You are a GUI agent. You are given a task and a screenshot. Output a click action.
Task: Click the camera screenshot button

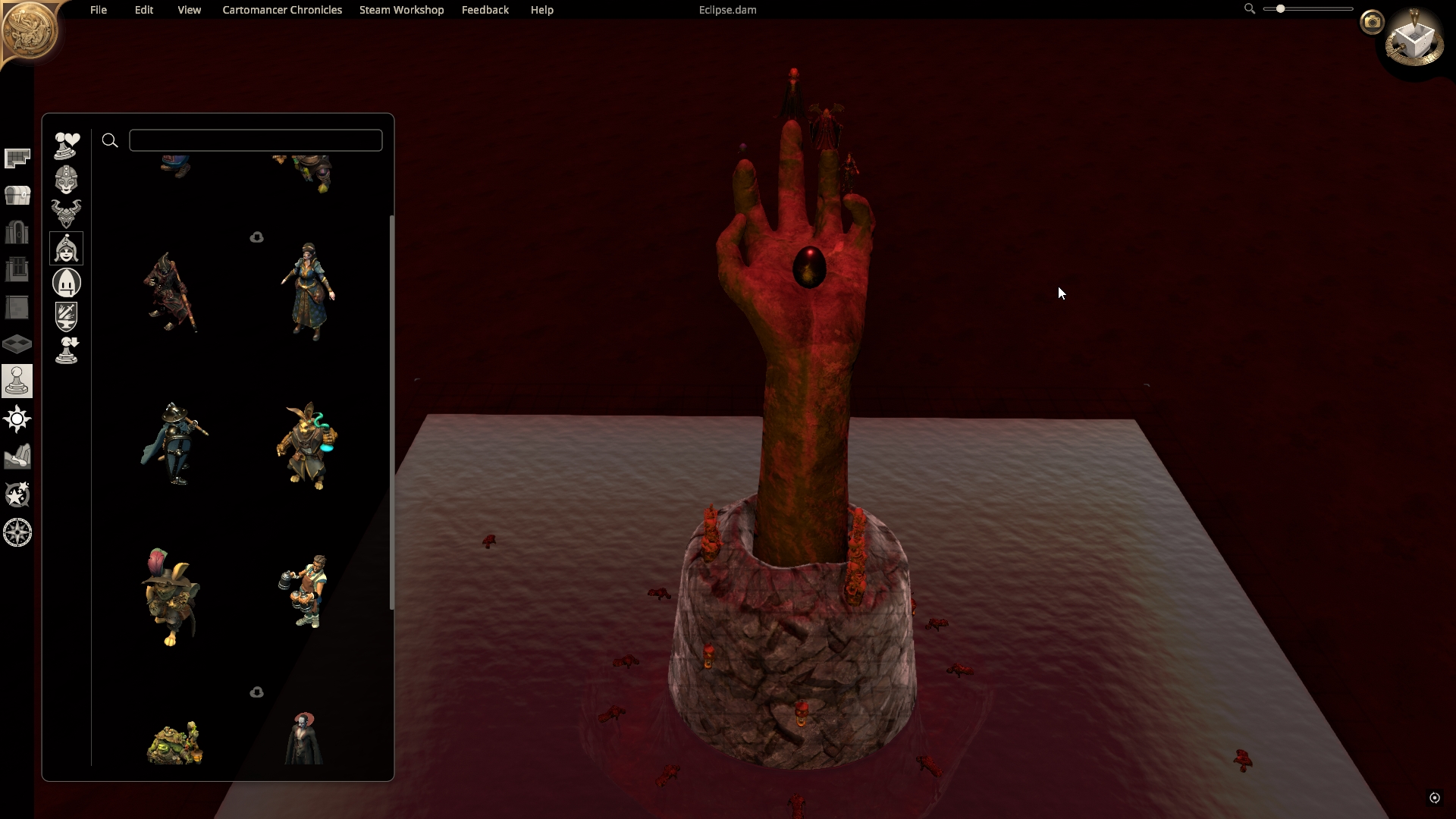[1371, 22]
